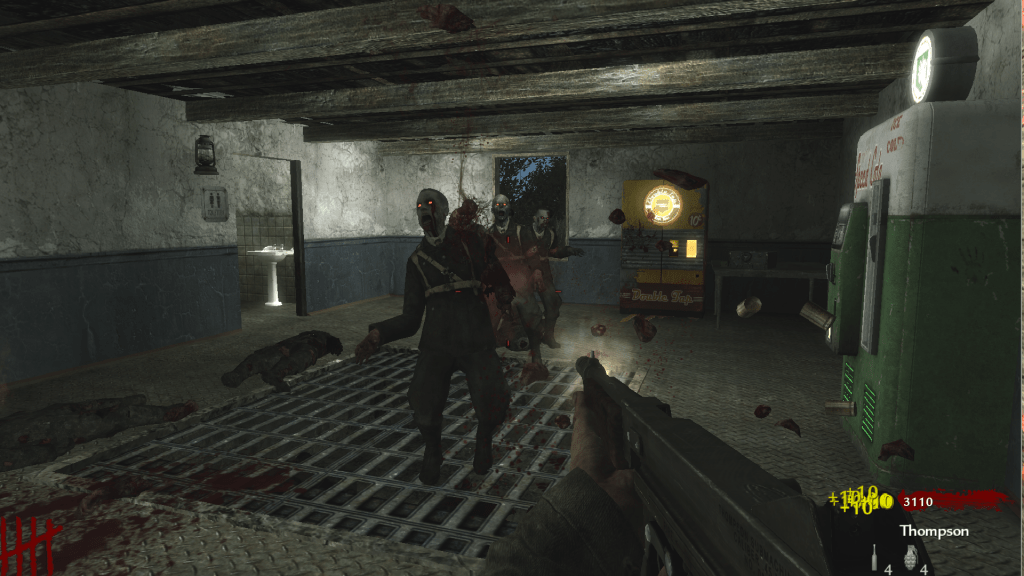Click the red round tally marks
The image size is (1024, 576).
click(30, 545)
